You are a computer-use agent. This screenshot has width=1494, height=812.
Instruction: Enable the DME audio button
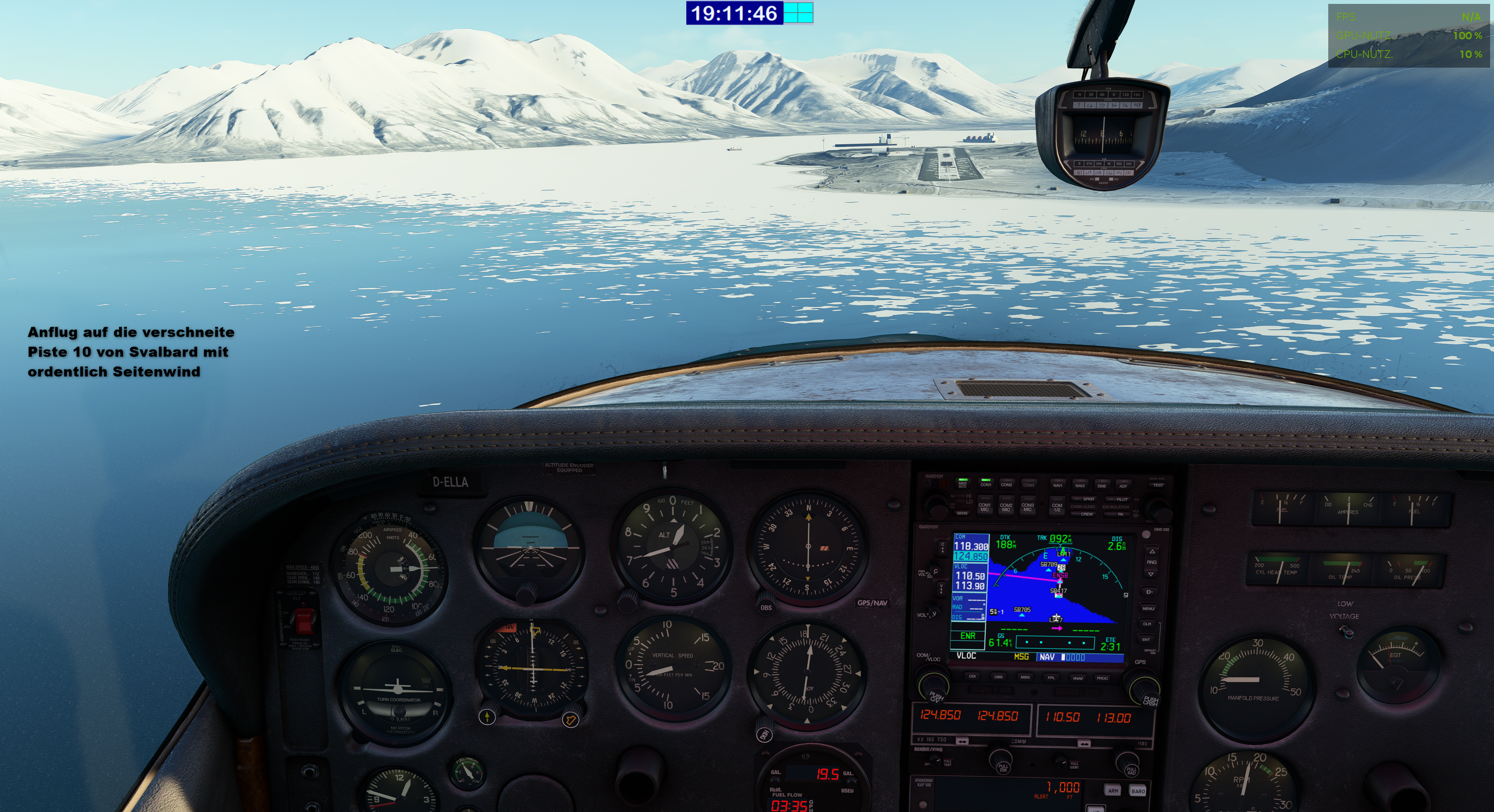(x=1101, y=485)
